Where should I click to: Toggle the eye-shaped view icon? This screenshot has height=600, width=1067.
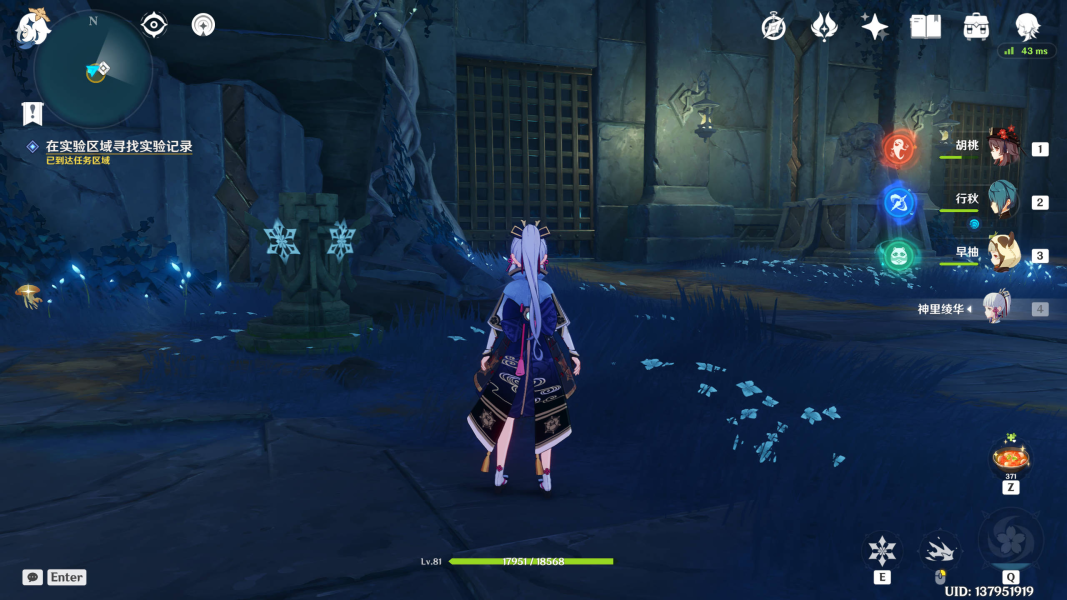154,25
